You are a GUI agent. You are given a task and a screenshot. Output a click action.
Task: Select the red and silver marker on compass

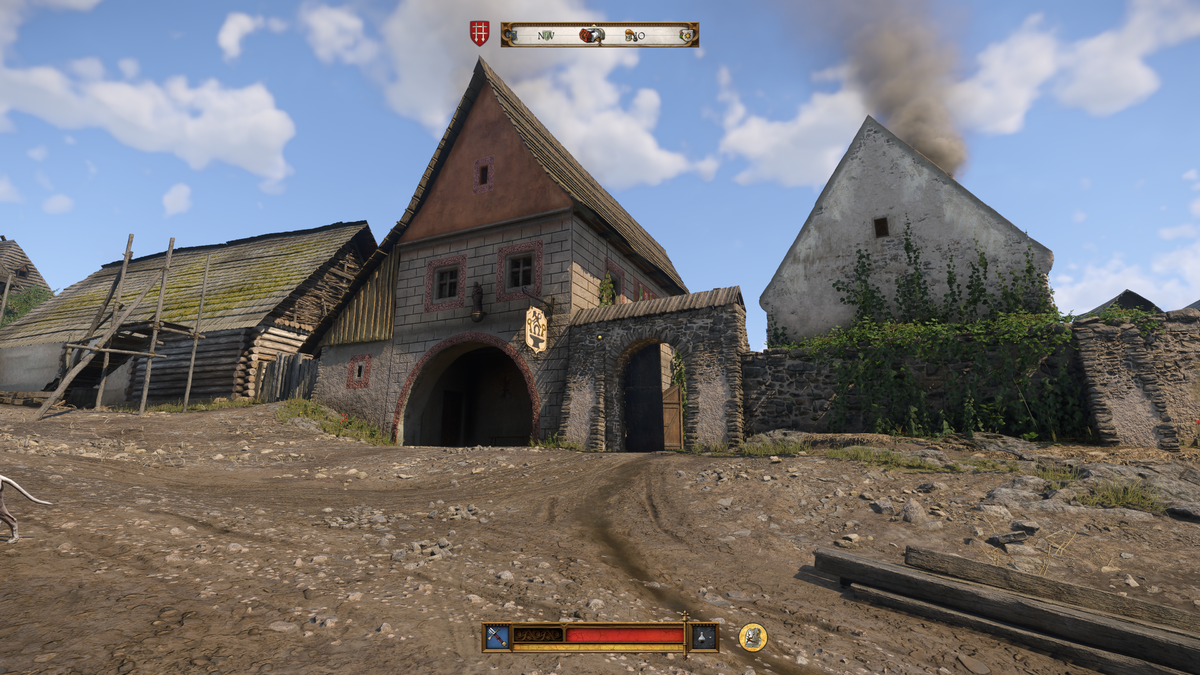coord(592,35)
